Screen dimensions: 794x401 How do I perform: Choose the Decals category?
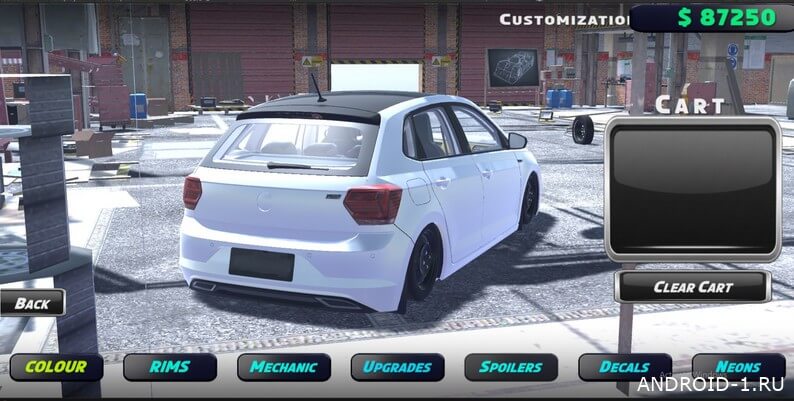[625, 367]
